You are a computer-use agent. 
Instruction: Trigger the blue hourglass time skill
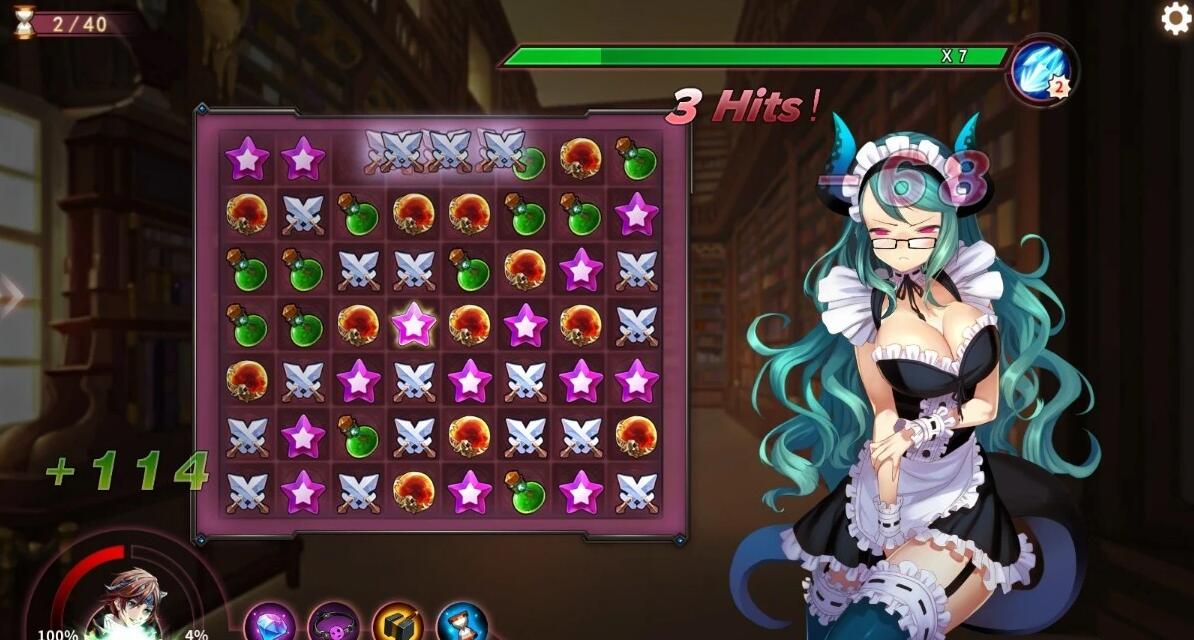461,622
